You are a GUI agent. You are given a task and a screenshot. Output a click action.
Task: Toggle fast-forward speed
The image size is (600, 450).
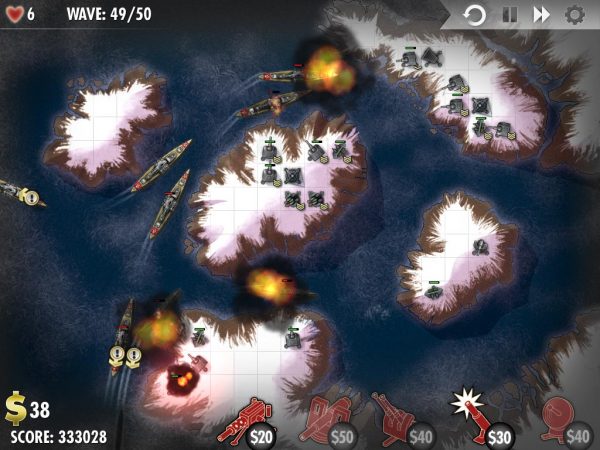(x=541, y=15)
